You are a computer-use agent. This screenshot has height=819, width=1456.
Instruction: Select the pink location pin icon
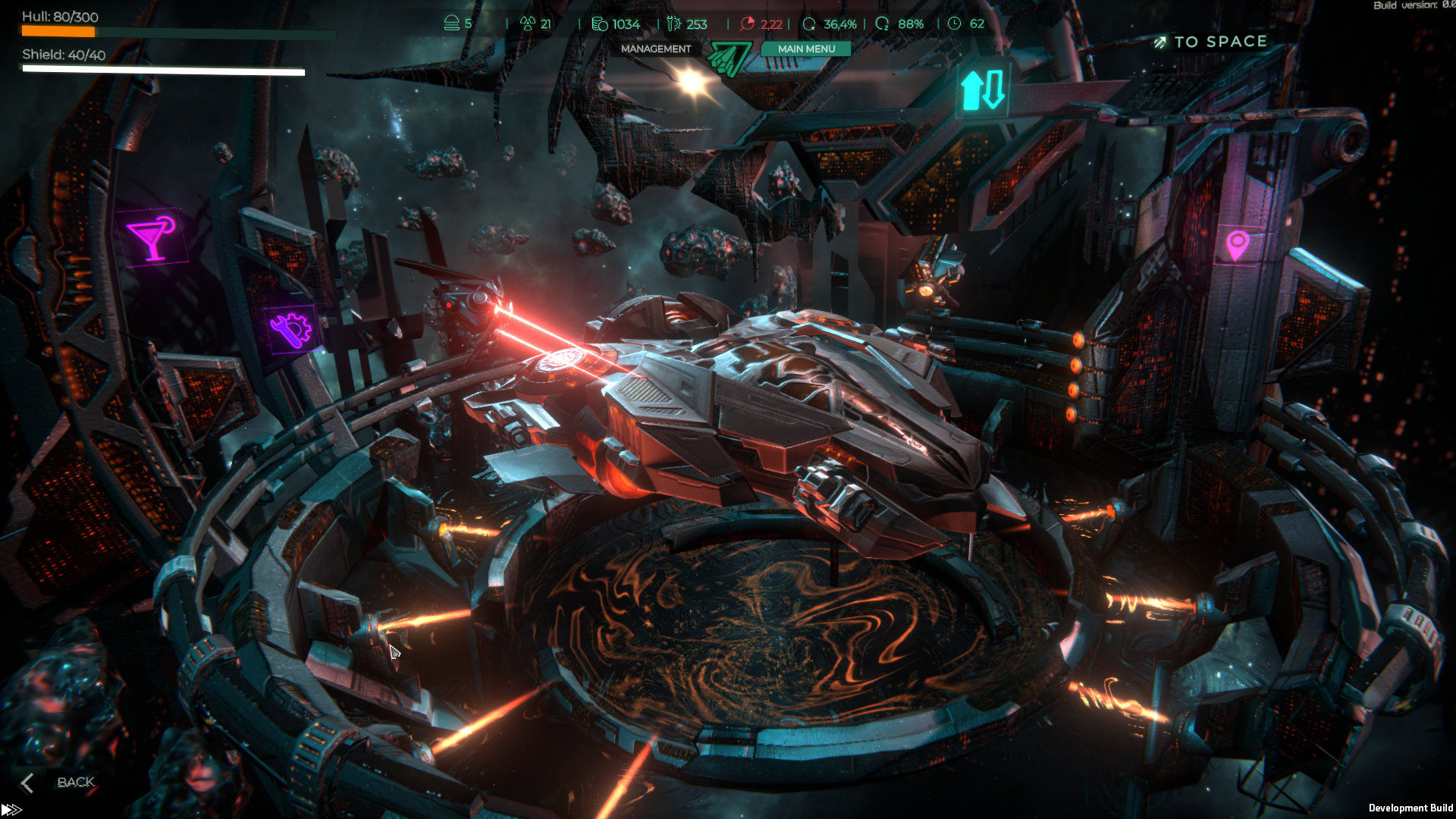point(1237,245)
